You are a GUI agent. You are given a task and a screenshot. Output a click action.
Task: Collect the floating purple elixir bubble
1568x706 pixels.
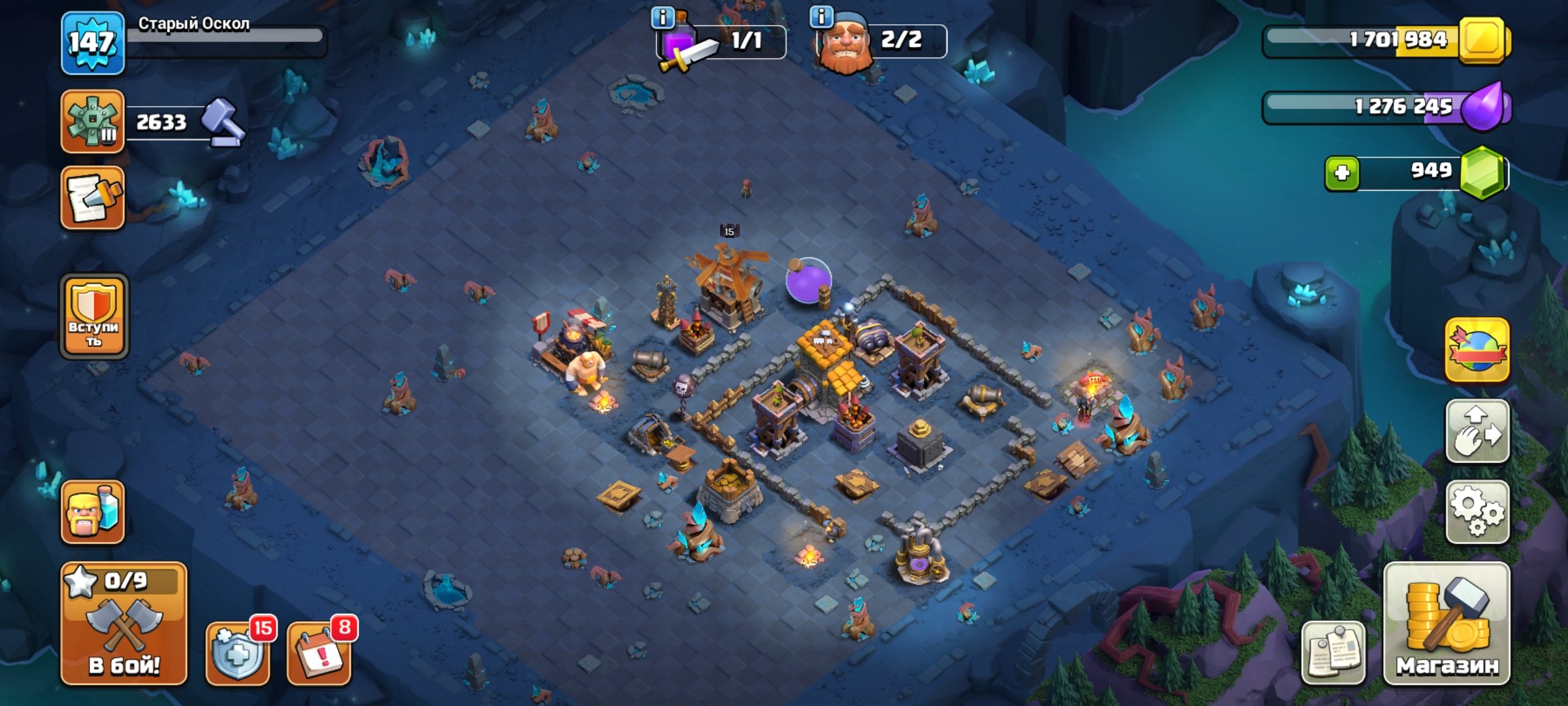(x=808, y=280)
